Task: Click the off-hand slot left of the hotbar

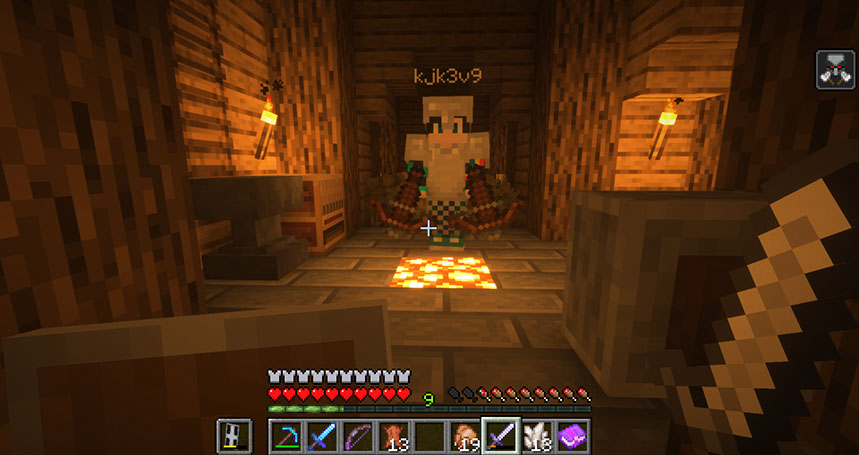Action: coord(234,436)
